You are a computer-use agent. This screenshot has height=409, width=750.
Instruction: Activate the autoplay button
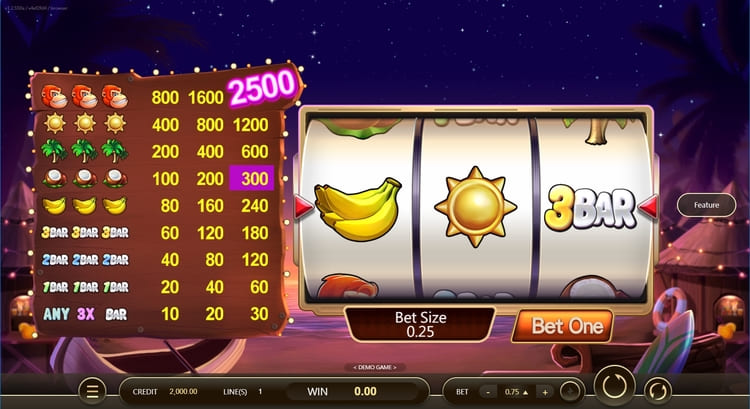(657, 390)
